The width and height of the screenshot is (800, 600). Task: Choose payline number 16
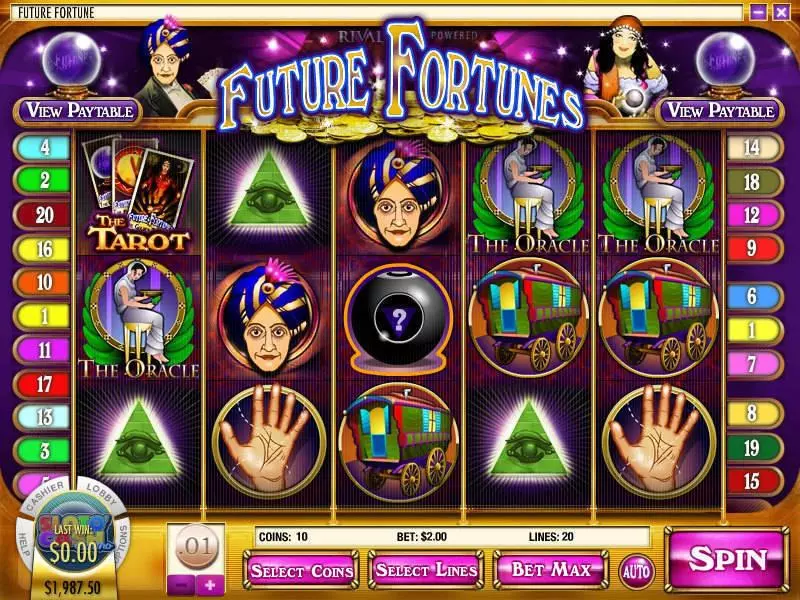coord(45,247)
